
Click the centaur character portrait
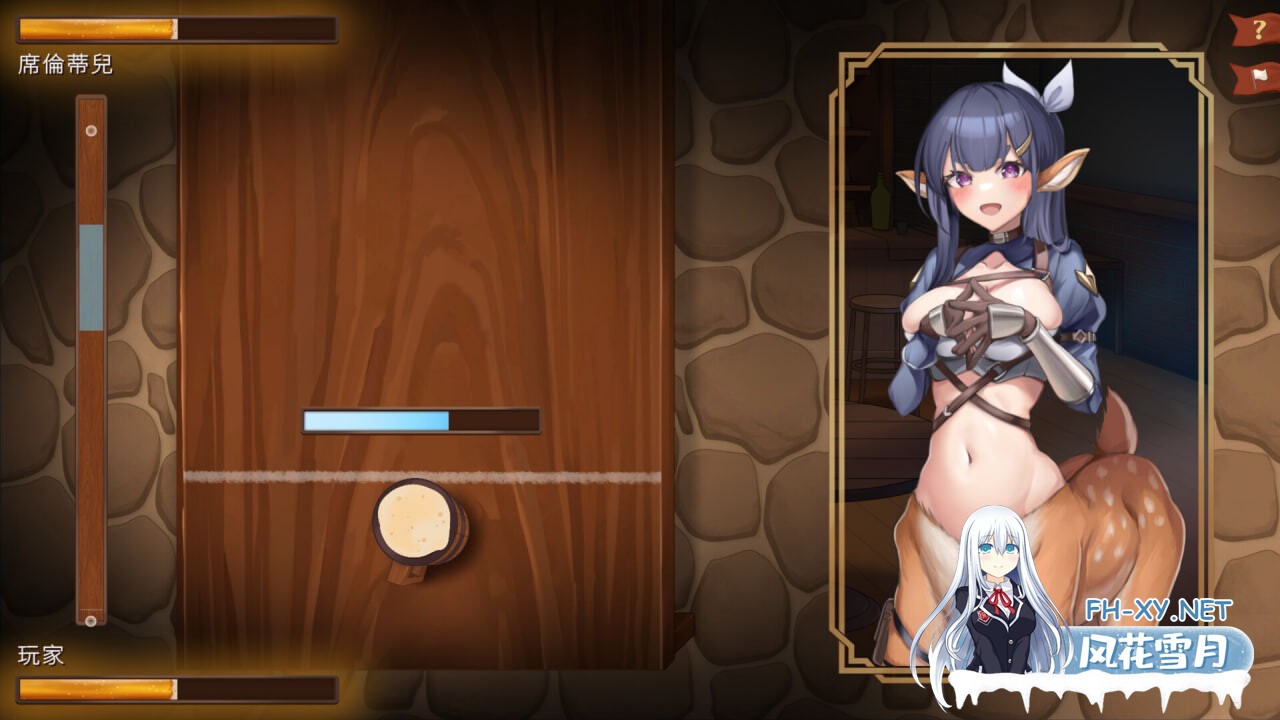pyautogui.click(x=1000, y=350)
